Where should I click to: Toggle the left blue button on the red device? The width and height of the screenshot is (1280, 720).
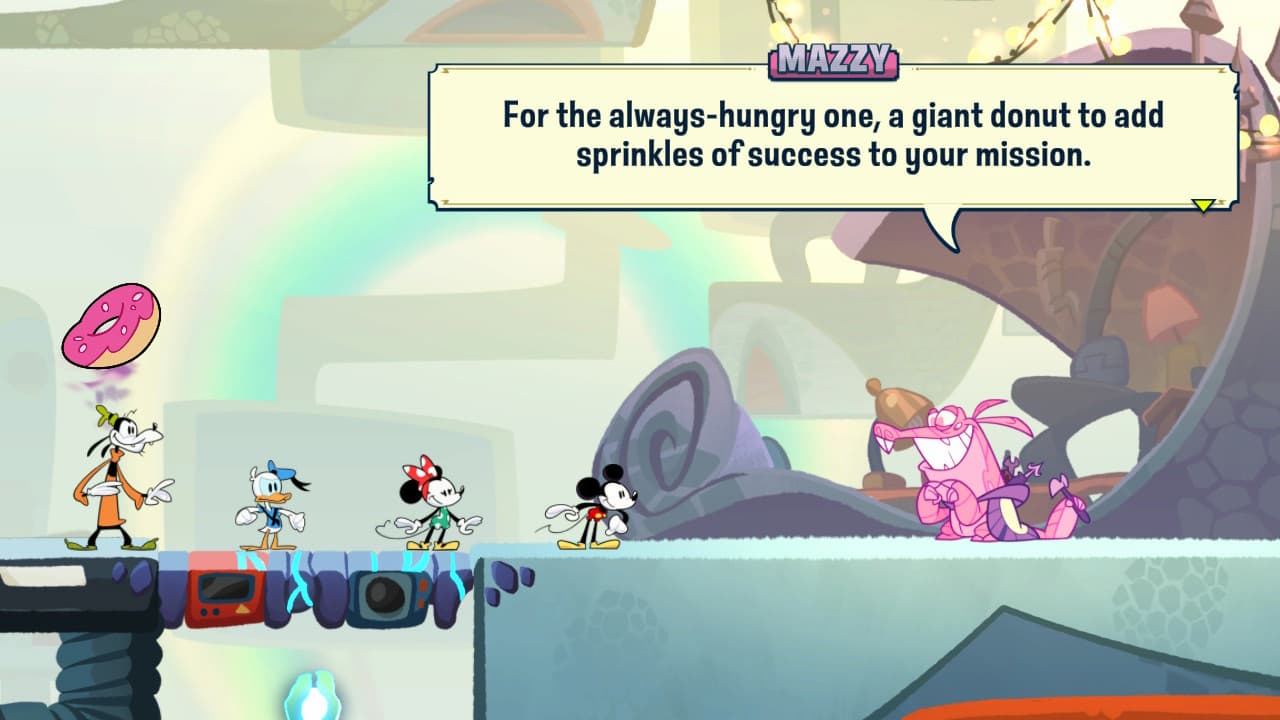(x=203, y=612)
